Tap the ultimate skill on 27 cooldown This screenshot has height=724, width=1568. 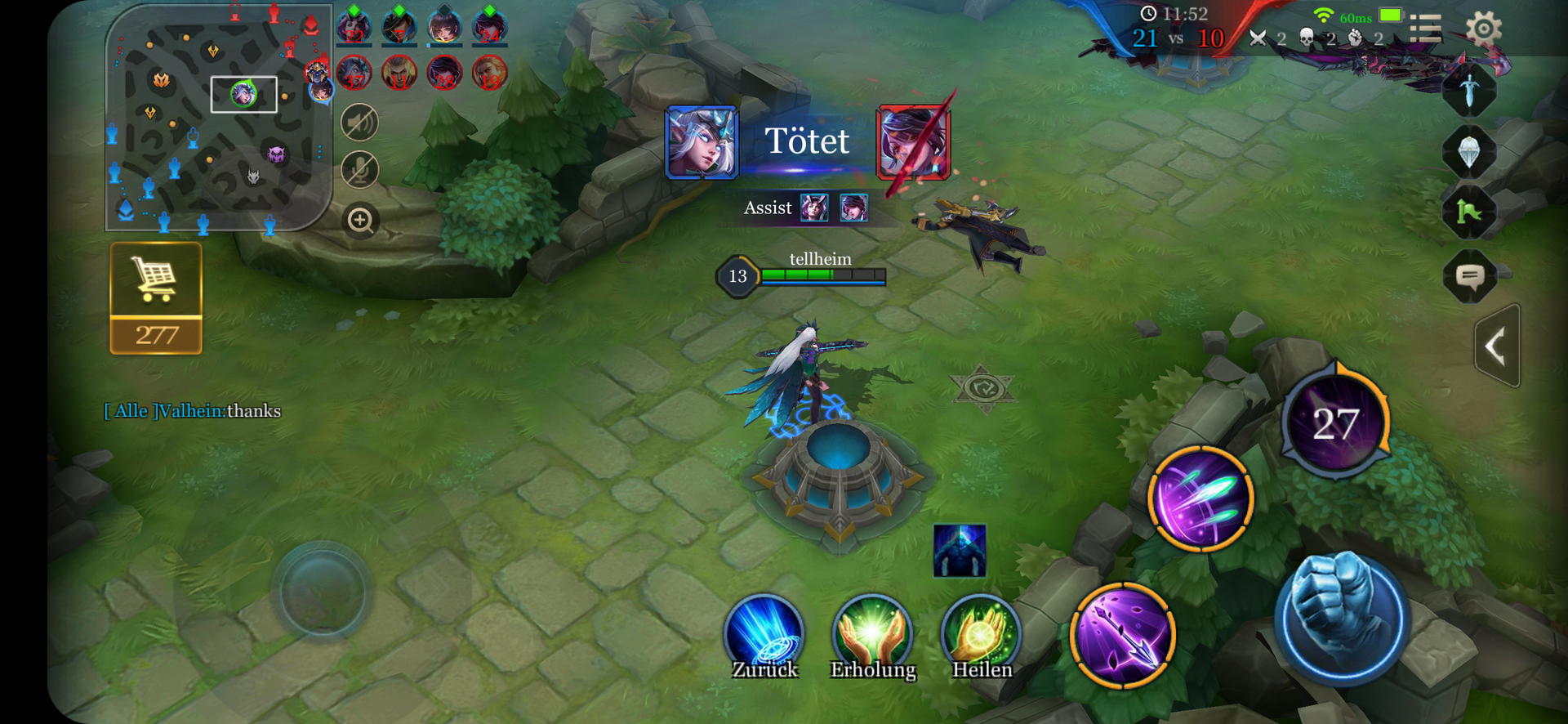pos(1335,423)
